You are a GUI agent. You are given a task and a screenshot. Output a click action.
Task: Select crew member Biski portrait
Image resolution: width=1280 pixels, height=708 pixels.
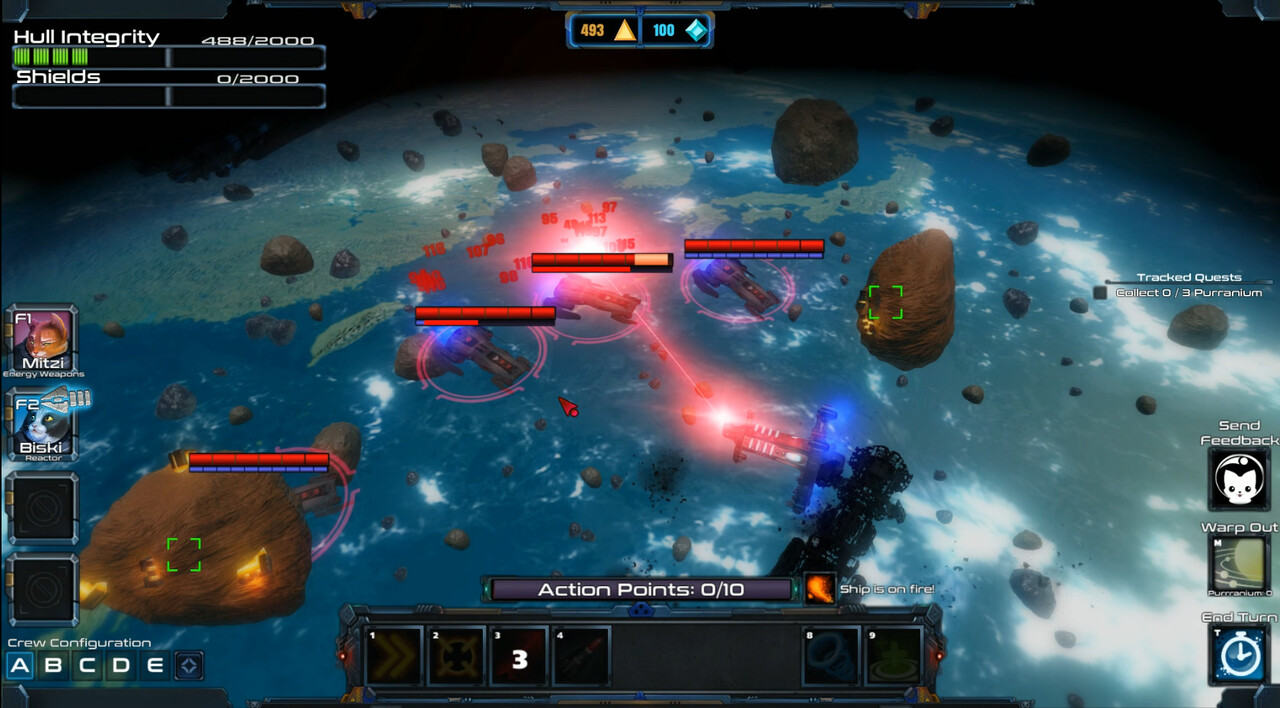[x=42, y=423]
